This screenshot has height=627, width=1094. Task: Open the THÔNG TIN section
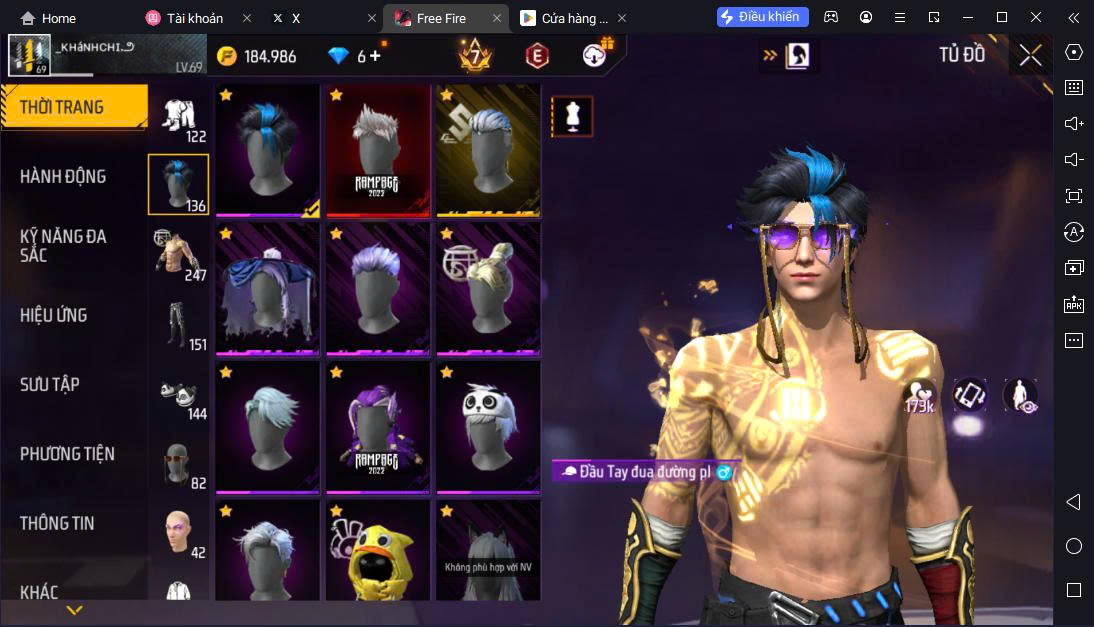[57, 523]
